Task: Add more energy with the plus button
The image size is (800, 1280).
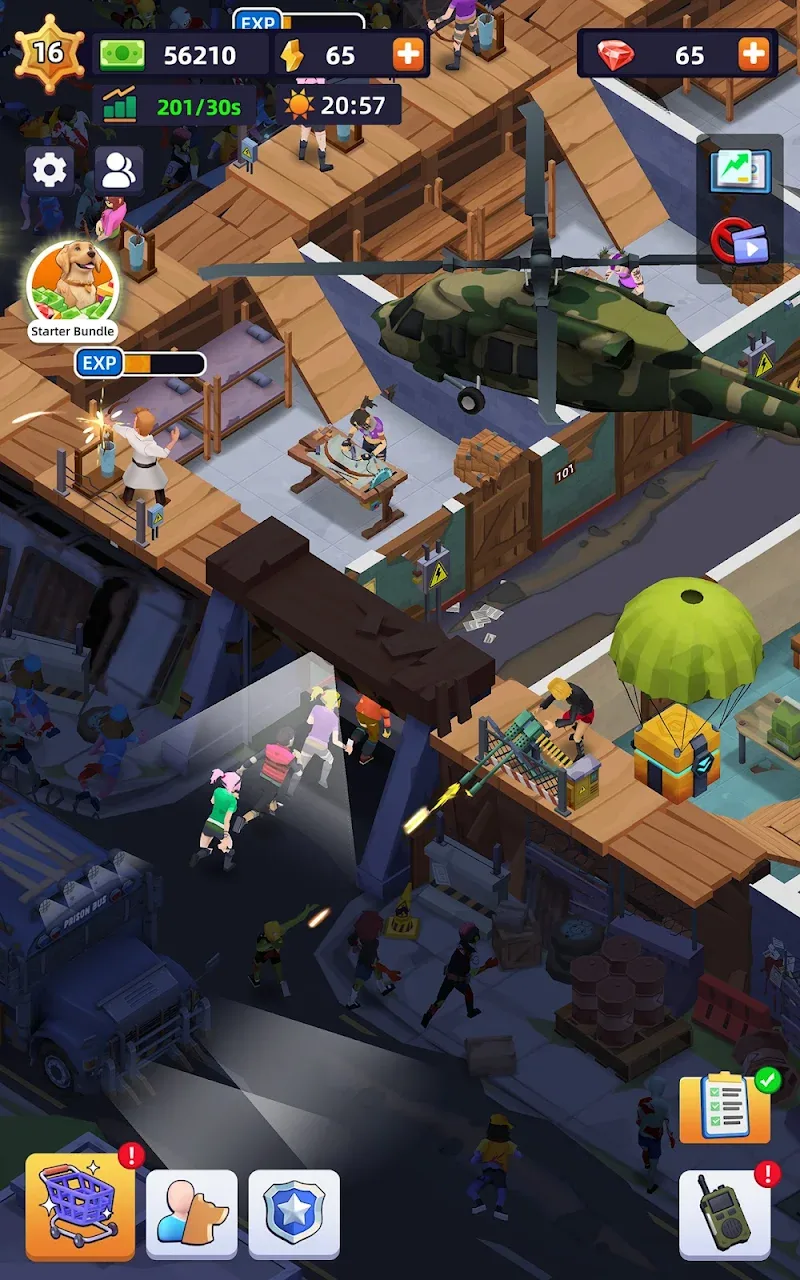Action: point(408,55)
